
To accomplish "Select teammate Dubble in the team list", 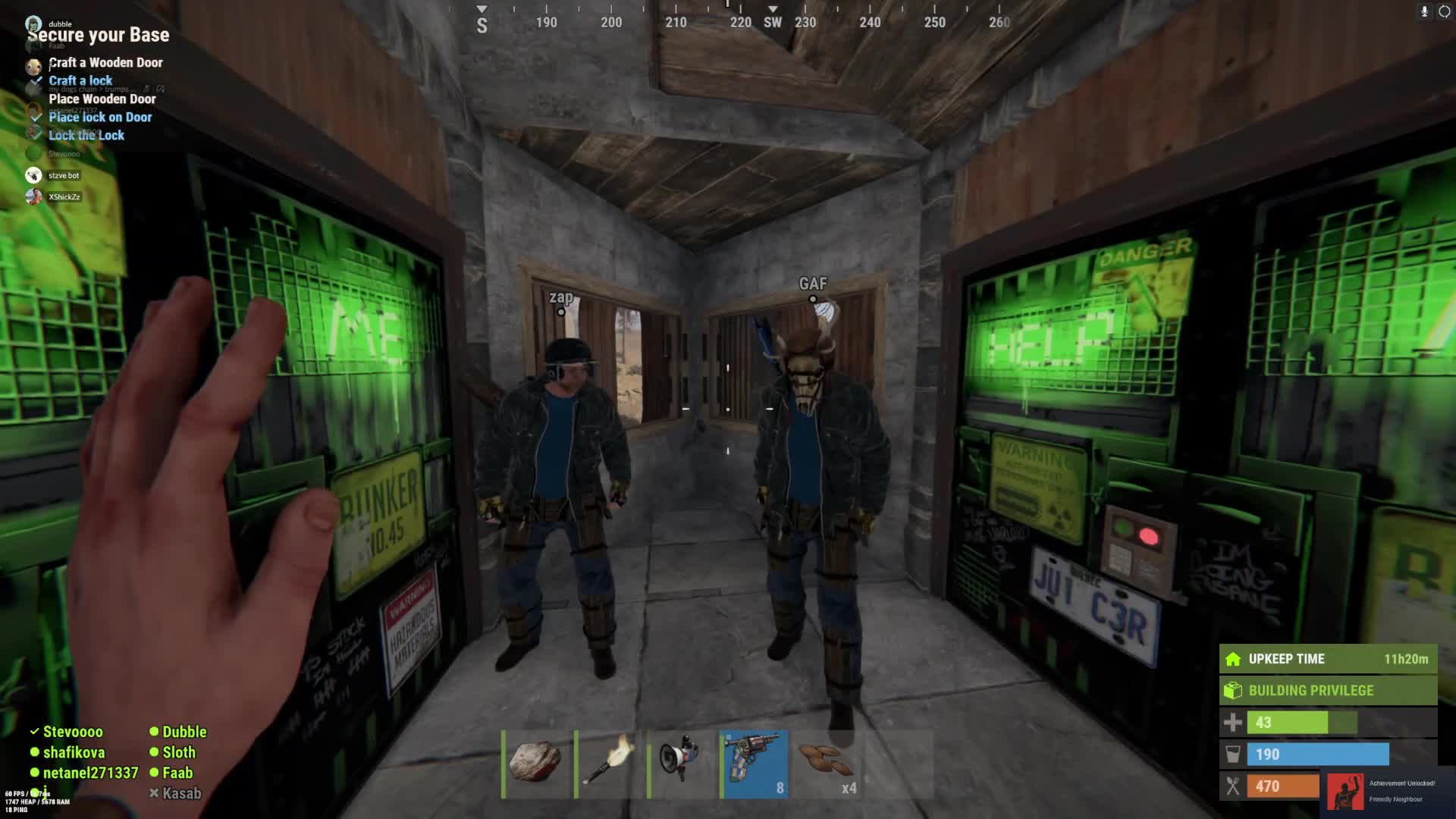I will click(x=184, y=732).
